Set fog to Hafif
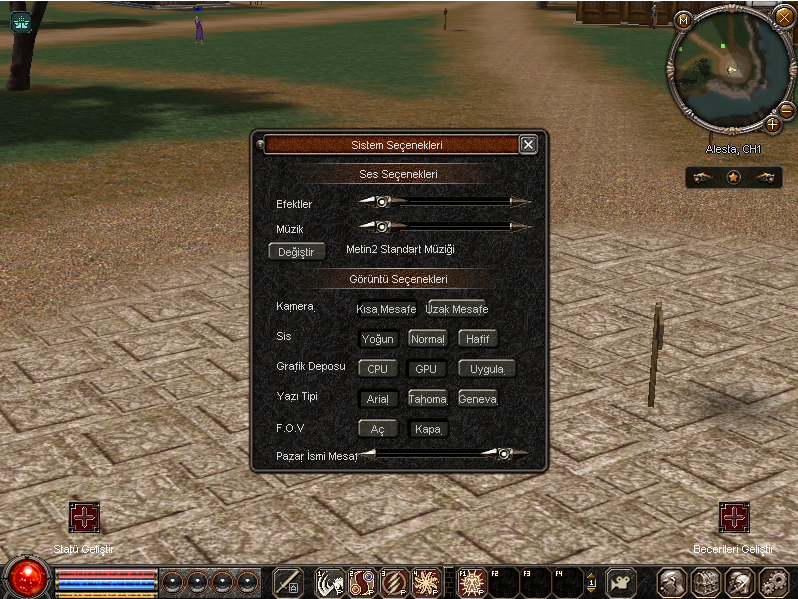 click(x=477, y=339)
